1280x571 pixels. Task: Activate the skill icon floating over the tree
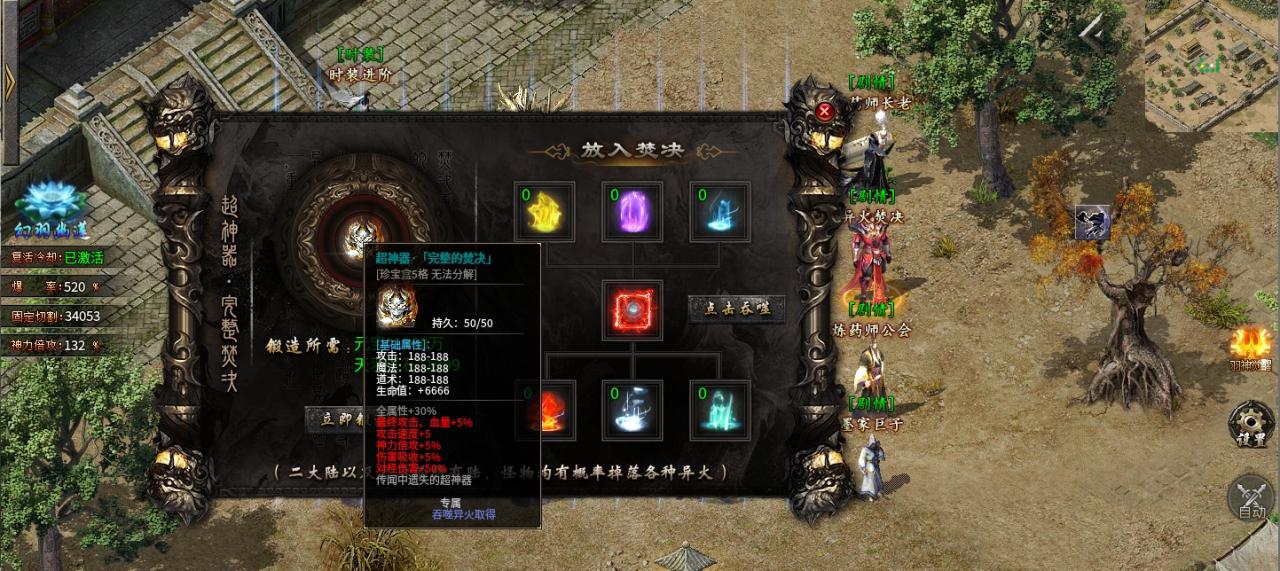pyautogui.click(x=1093, y=223)
